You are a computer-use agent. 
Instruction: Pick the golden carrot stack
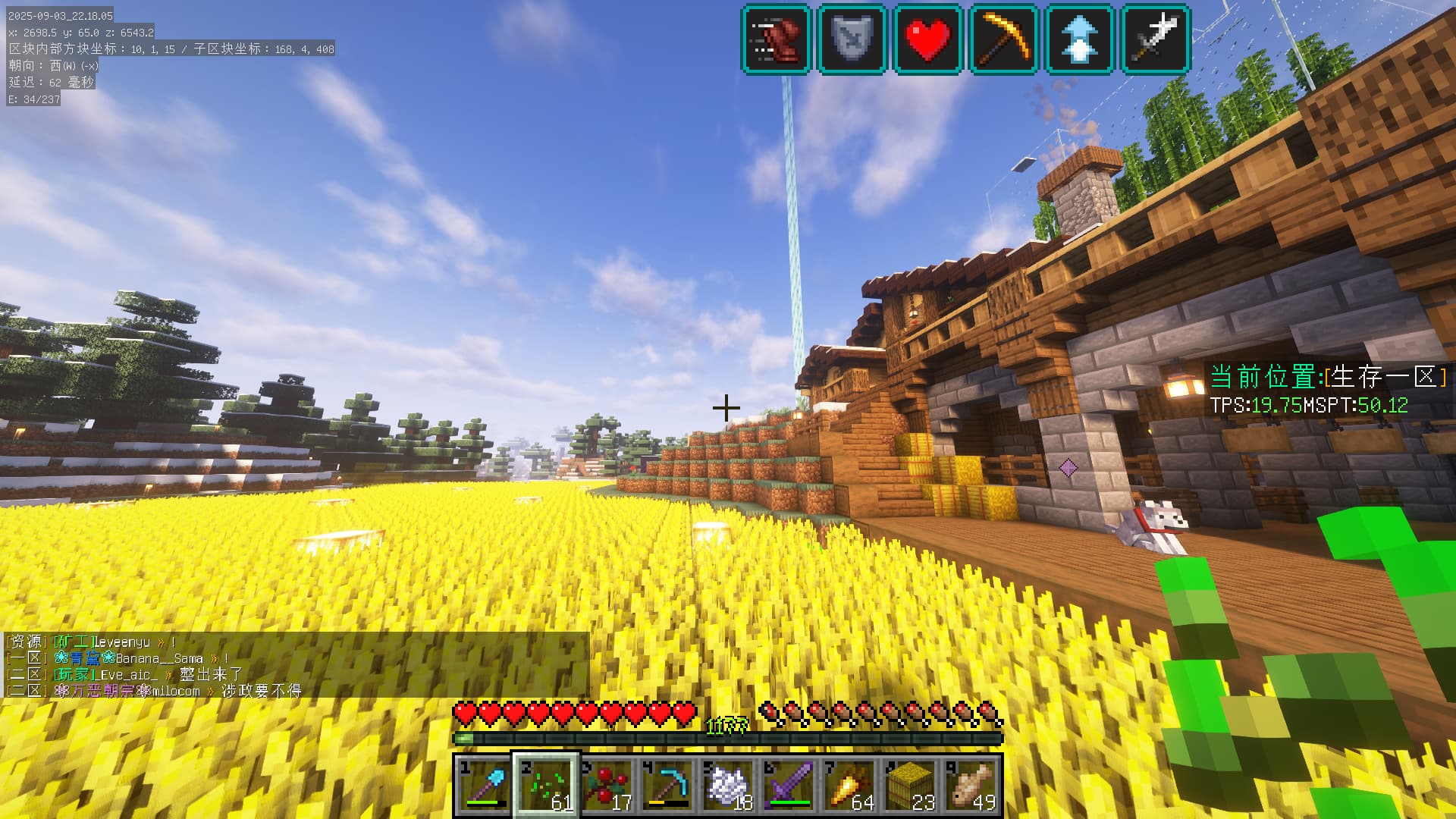[849, 785]
